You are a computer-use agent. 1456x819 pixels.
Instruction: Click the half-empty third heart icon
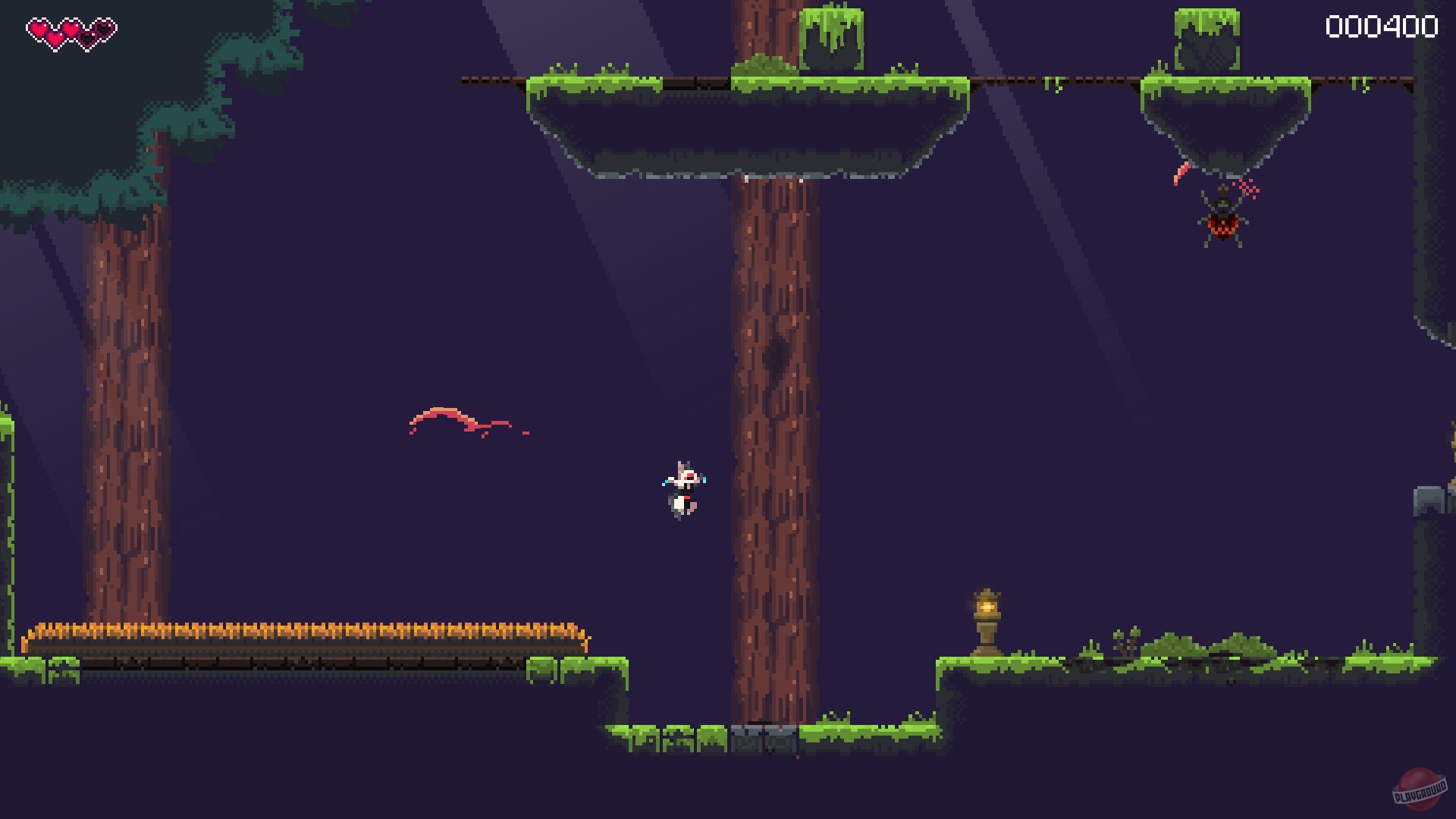pyautogui.click(x=88, y=37)
